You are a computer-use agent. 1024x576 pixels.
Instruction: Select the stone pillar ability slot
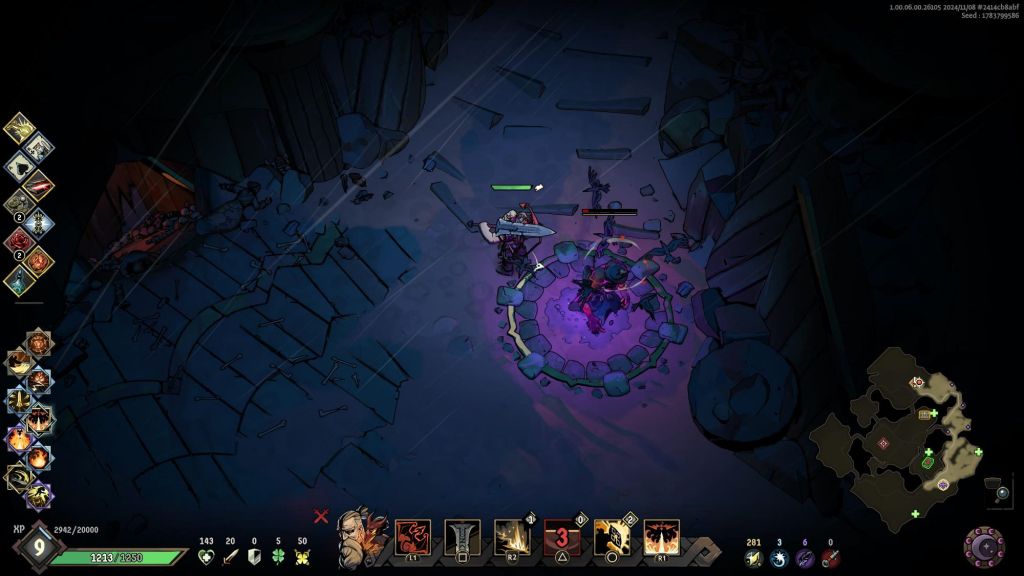[462, 537]
